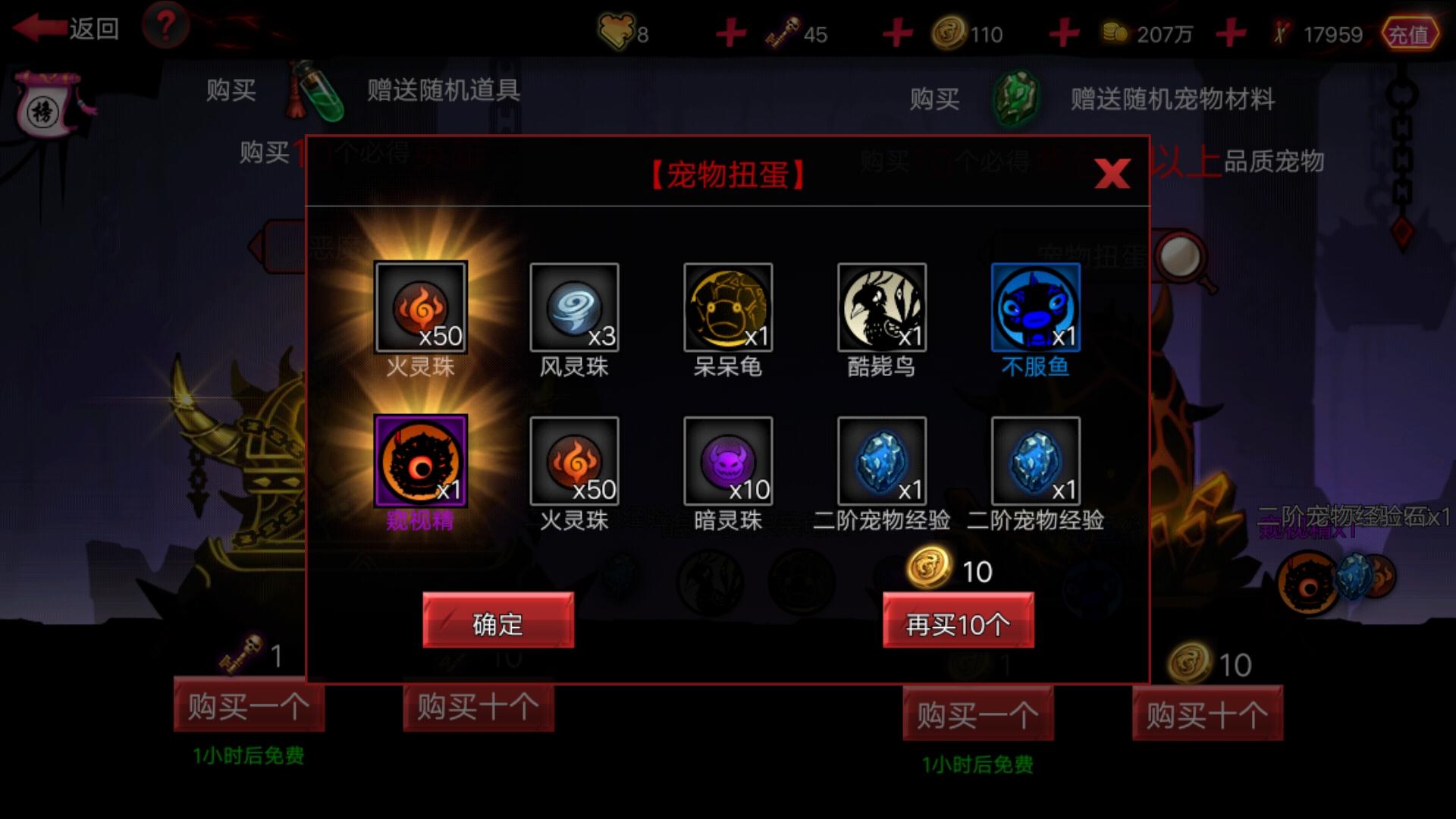Screen dimensions: 1456x819
Task: Select the purple-framed 窥视精 icon
Action: [x=422, y=460]
